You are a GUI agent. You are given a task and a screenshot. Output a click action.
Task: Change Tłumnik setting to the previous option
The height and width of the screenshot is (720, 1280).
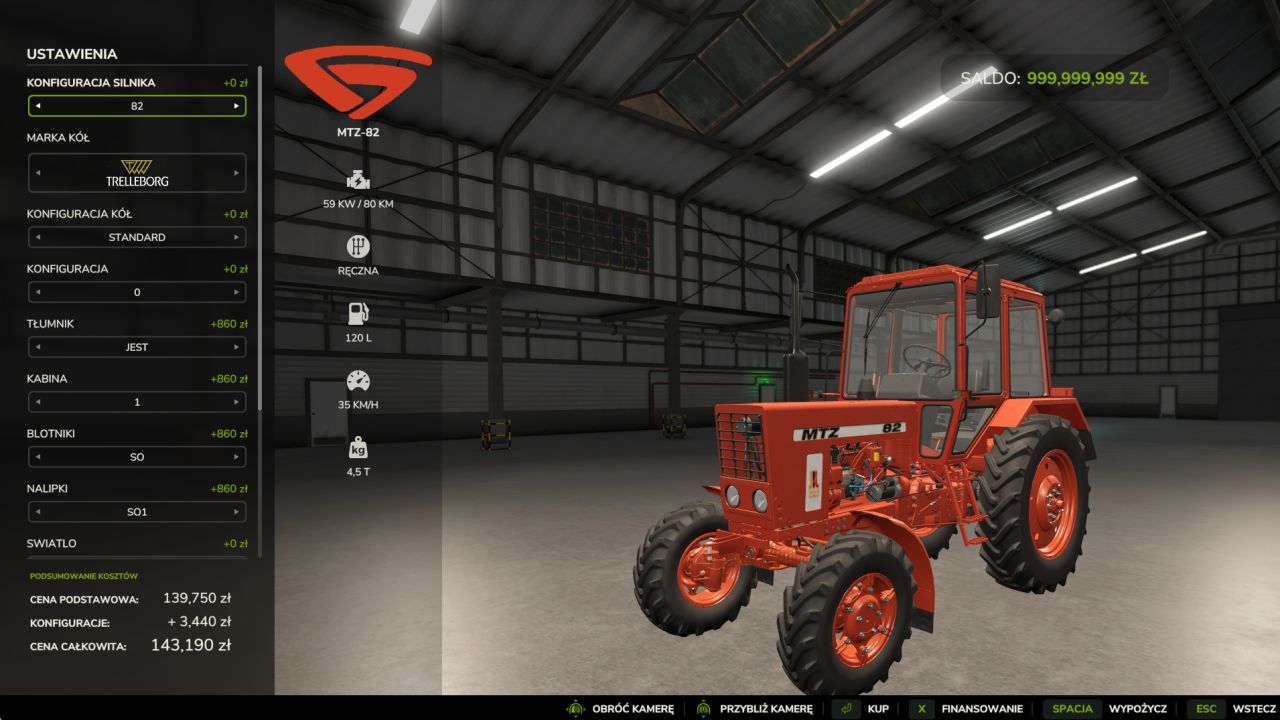38,348
